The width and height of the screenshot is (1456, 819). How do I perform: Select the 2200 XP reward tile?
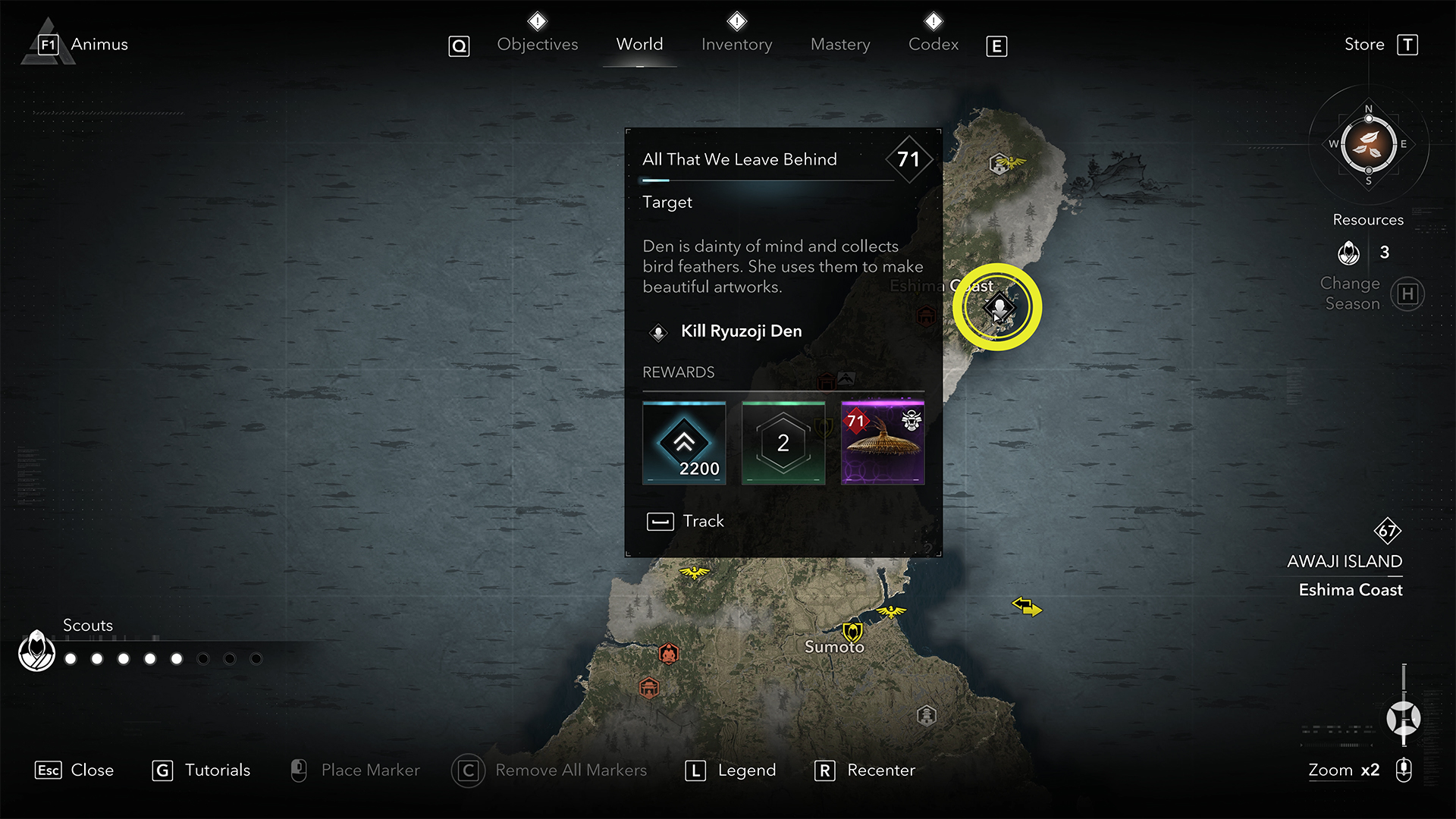pos(684,443)
